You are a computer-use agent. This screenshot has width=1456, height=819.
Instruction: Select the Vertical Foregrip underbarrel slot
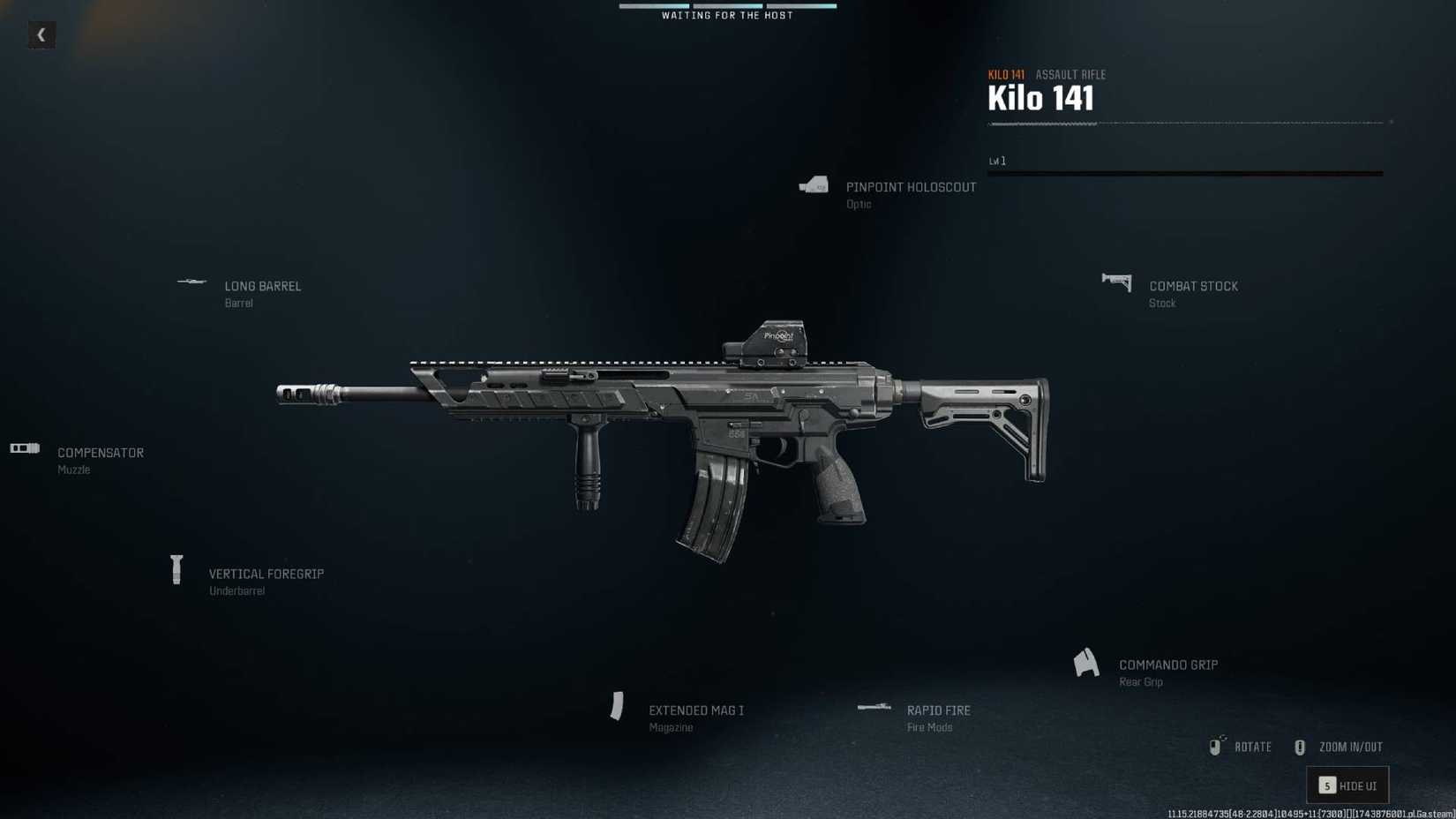(x=266, y=575)
